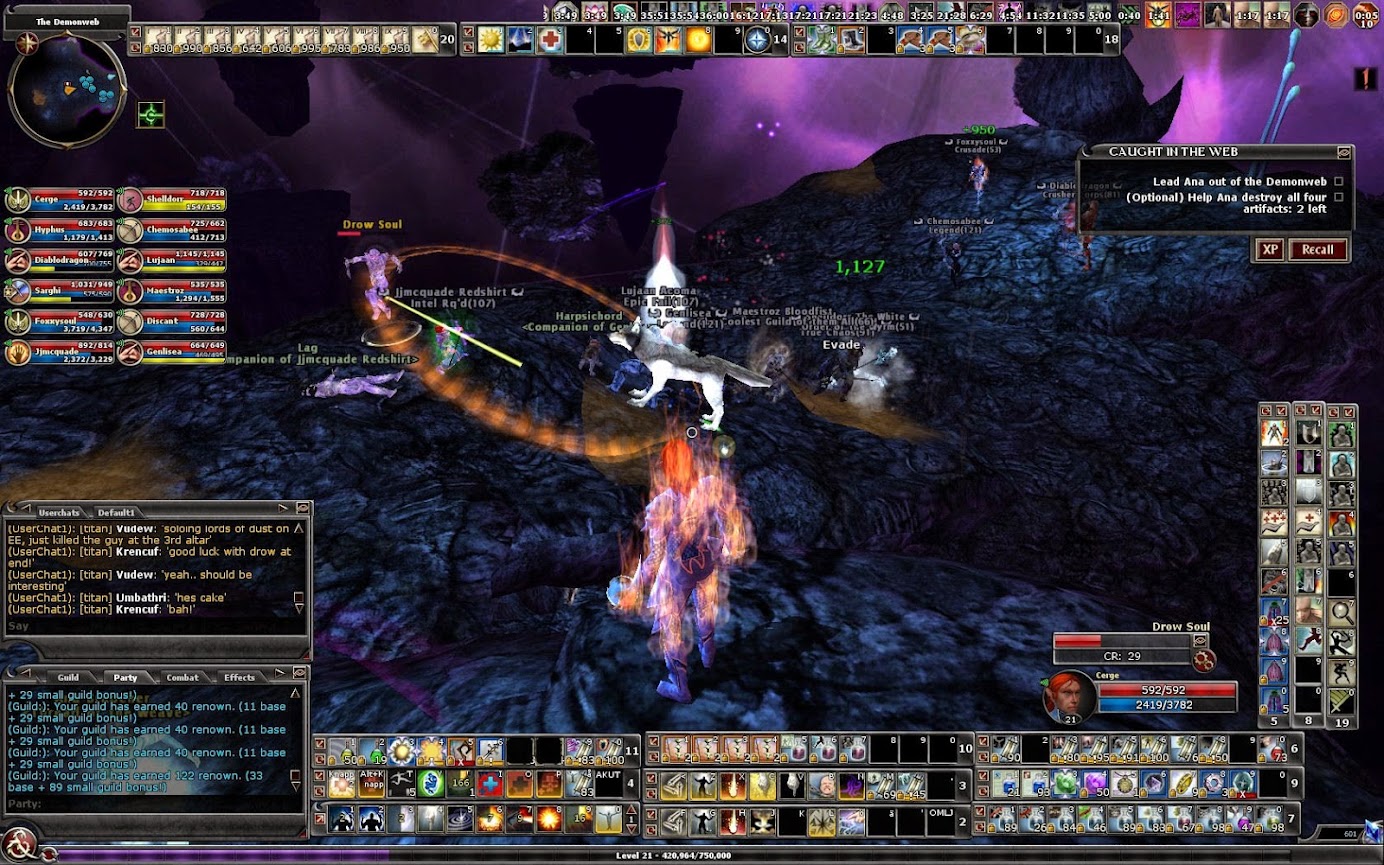
Task: Open the Effects chat tab
Action: click(x=239, y=677)
